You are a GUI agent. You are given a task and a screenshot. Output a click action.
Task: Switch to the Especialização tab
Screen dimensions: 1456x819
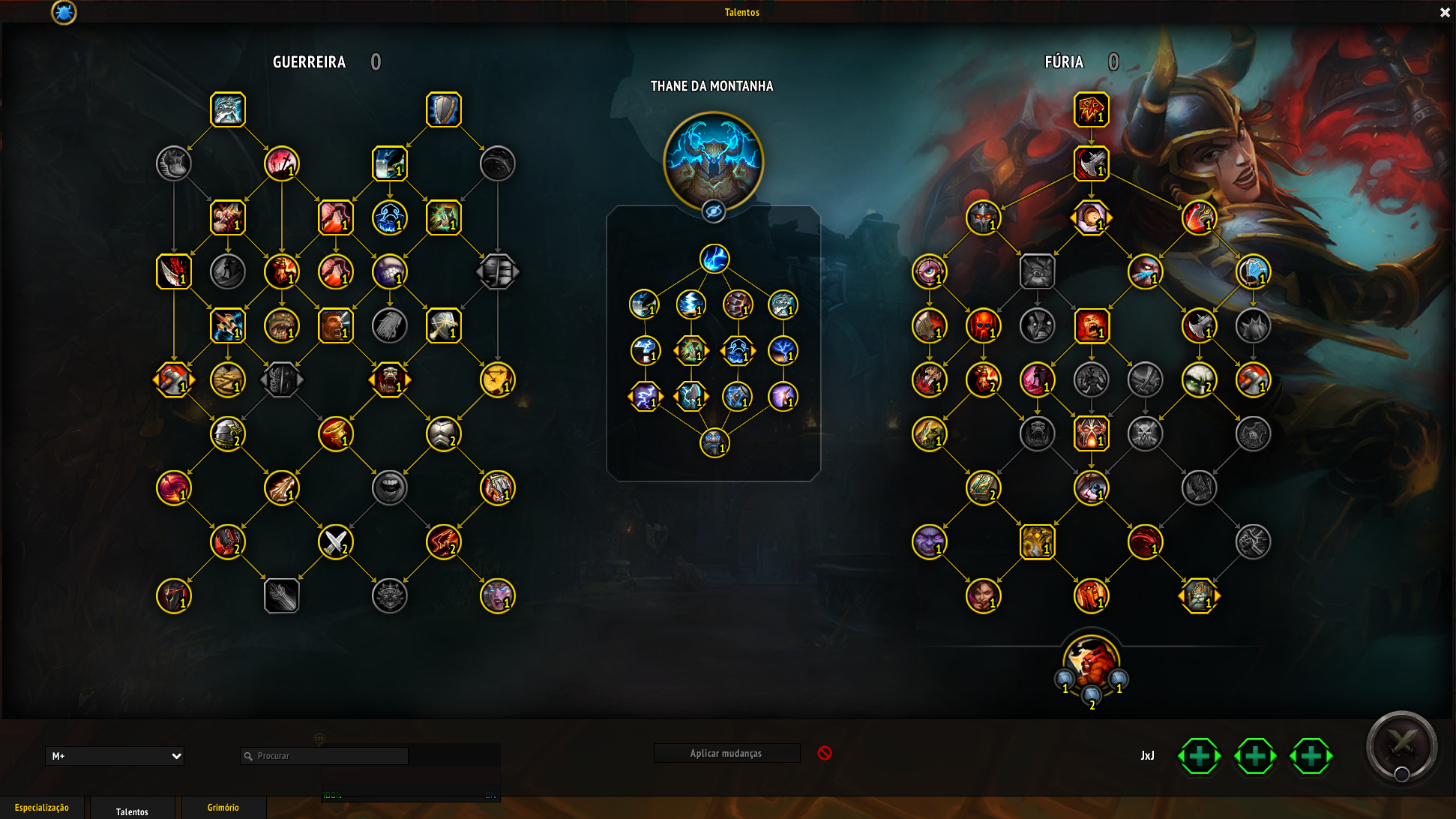pos(42,808)
